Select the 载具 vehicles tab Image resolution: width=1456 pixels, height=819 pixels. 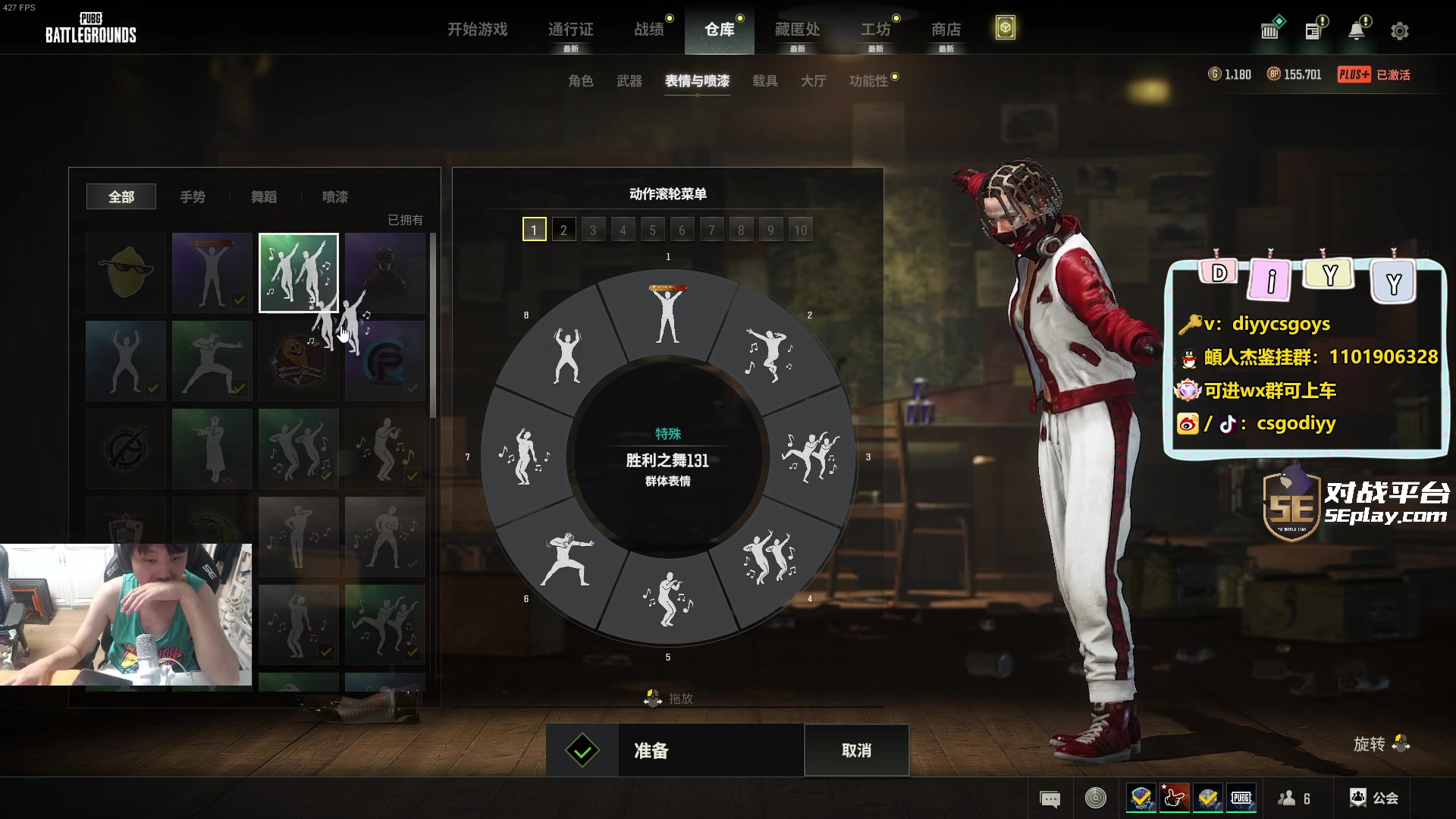764,81
